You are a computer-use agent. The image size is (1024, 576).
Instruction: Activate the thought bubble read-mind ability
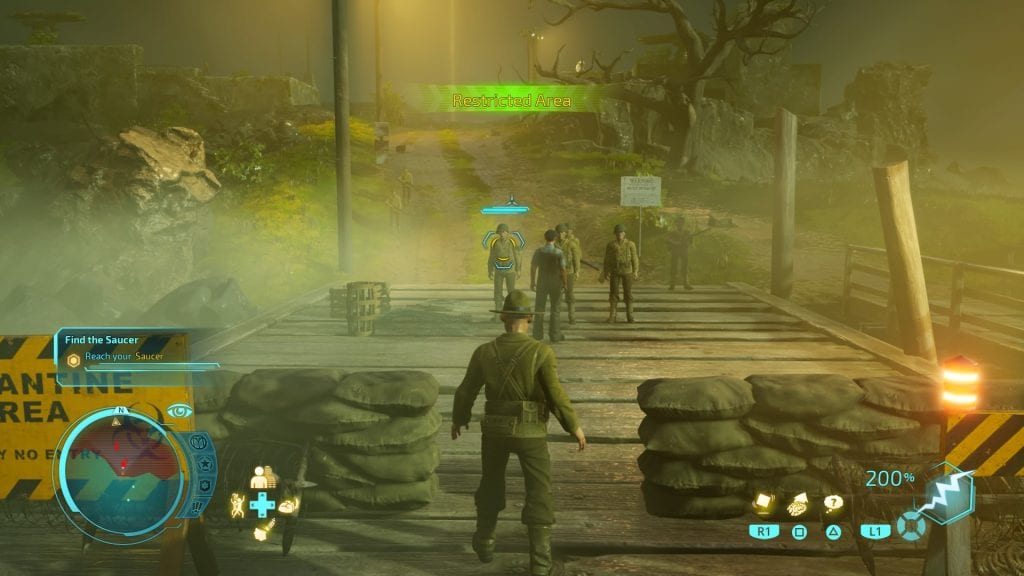point(832,504)
